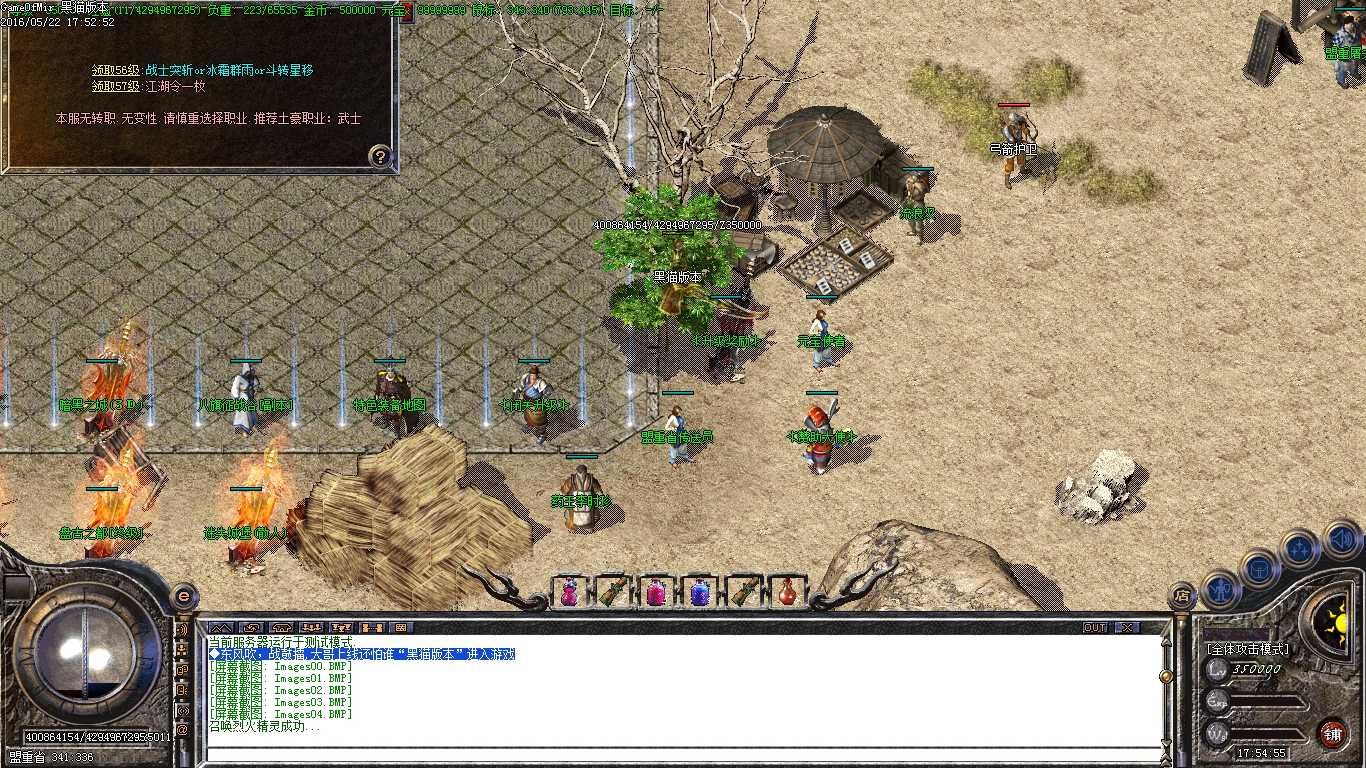This screenshot has height=768, width=1366.
Task: Click the handshake icon in the chat toolbar
Action: (x=252, y=627)
